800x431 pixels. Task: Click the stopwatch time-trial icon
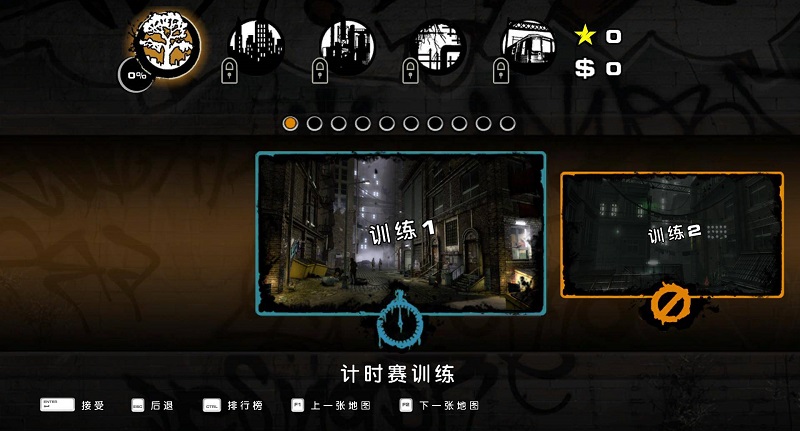pyautogui.click(x=401, y=320)
